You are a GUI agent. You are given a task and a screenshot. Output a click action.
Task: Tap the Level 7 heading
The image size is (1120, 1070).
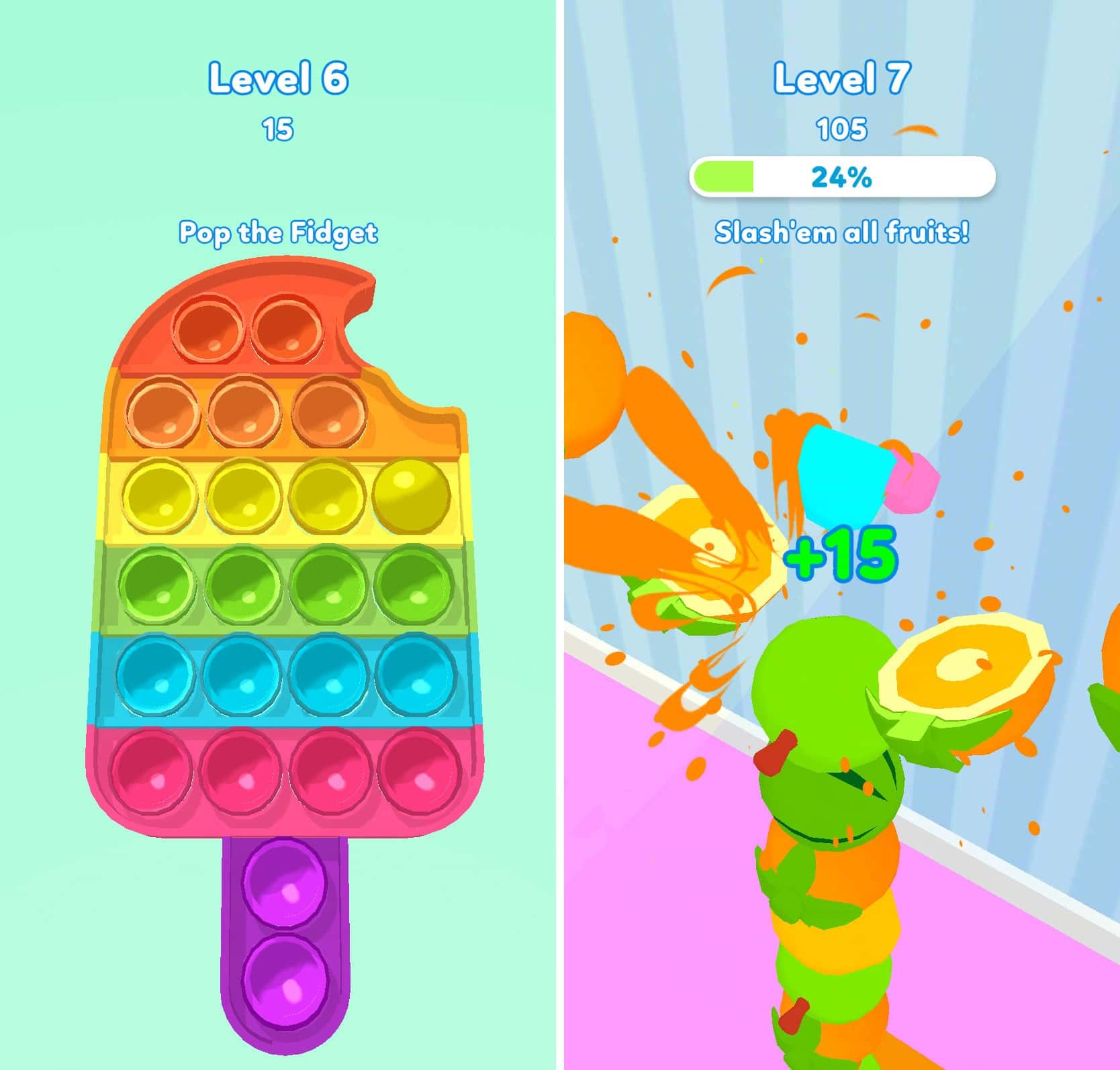point(839,77)
